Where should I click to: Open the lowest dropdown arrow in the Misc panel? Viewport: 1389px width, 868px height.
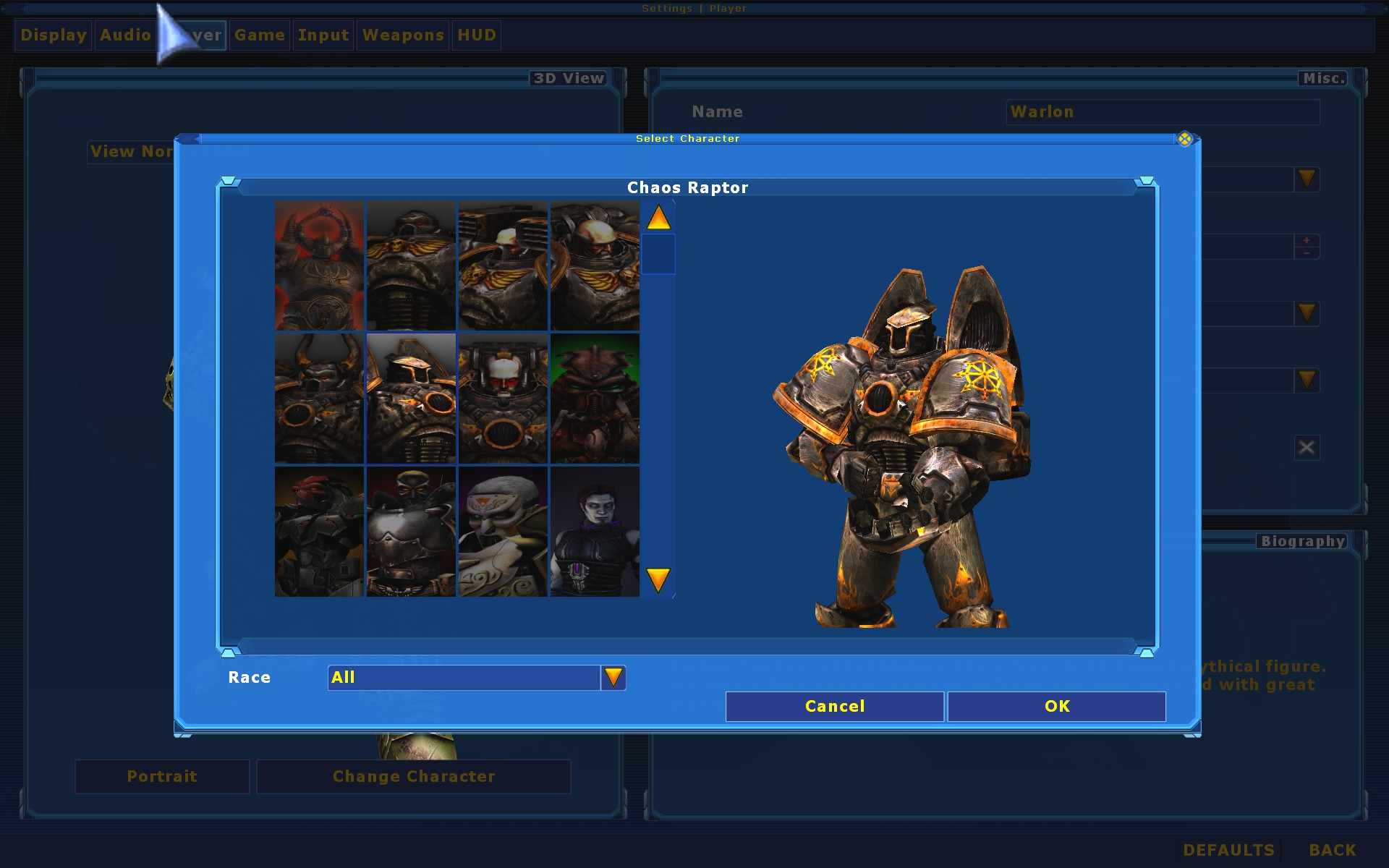(x=1307, y=380)
